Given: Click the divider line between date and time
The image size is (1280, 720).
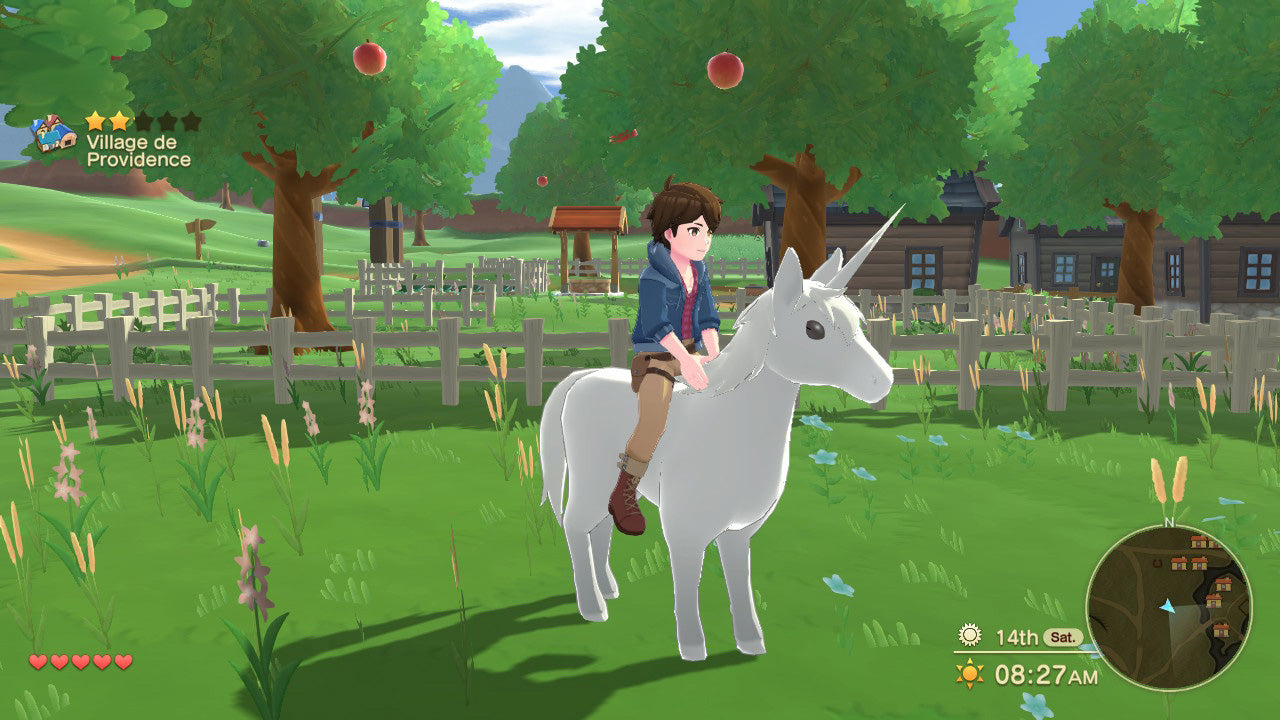Looking at the screenshot, I should [x=1020, y=652].
